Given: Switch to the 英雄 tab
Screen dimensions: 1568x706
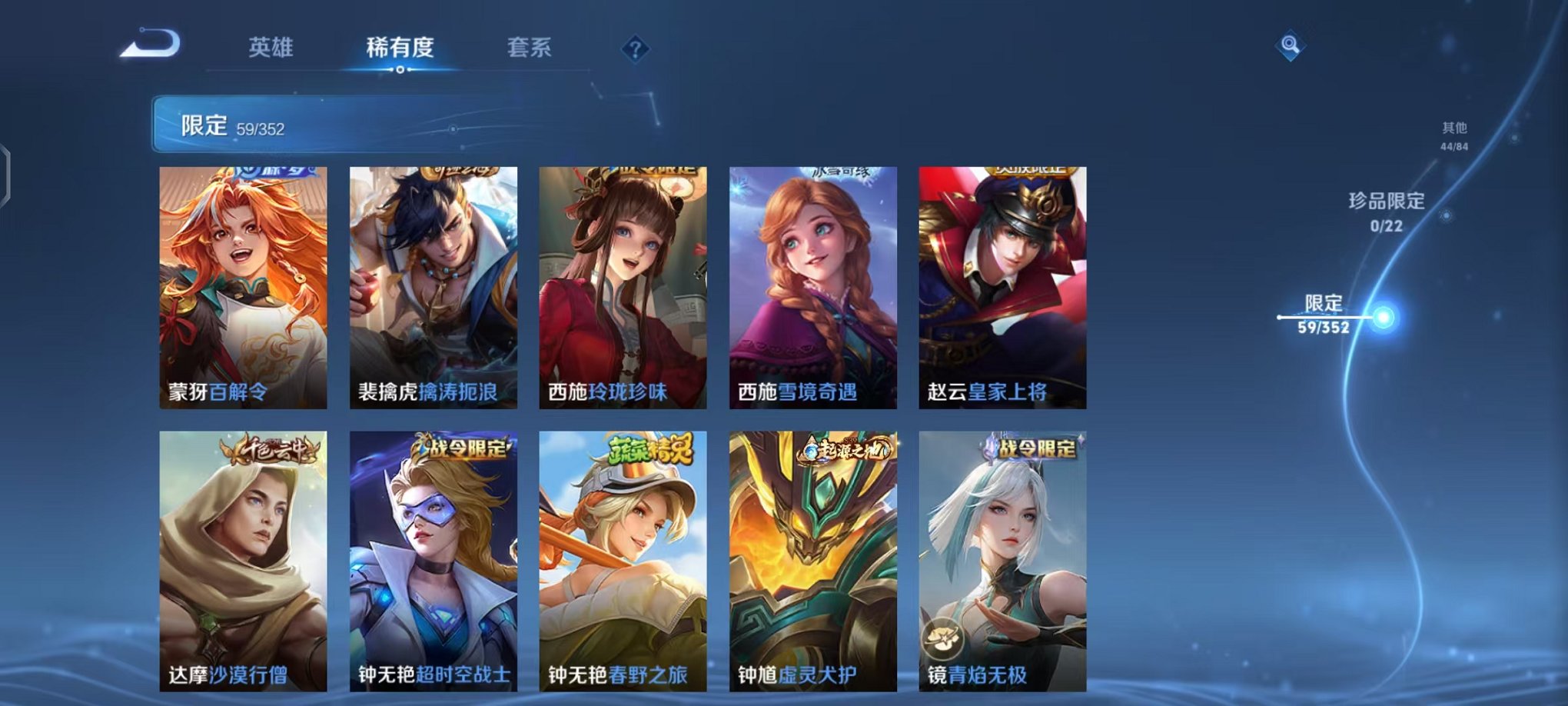Looking at the screenshot, I should [x=270, y=48].
